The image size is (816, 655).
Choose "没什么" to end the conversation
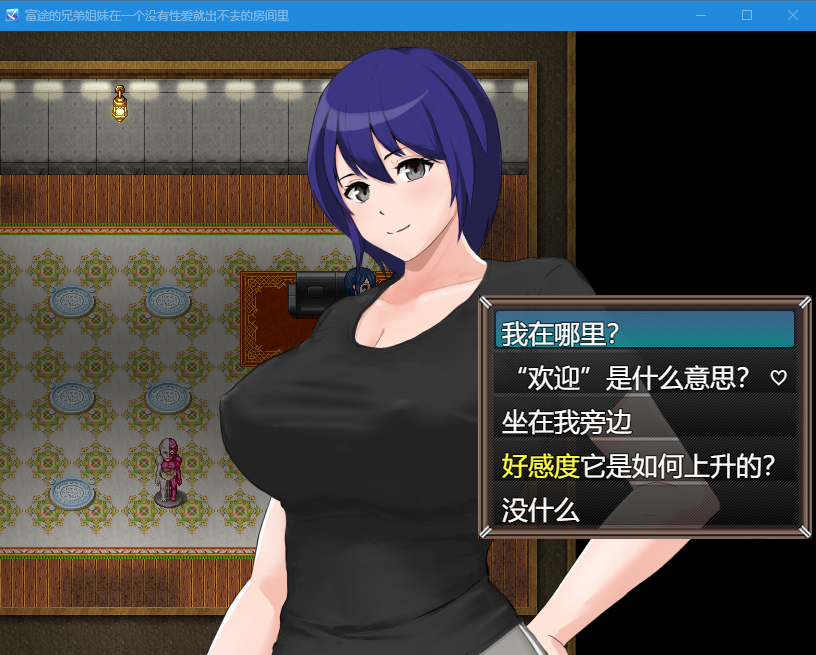[x=644, y=510]
